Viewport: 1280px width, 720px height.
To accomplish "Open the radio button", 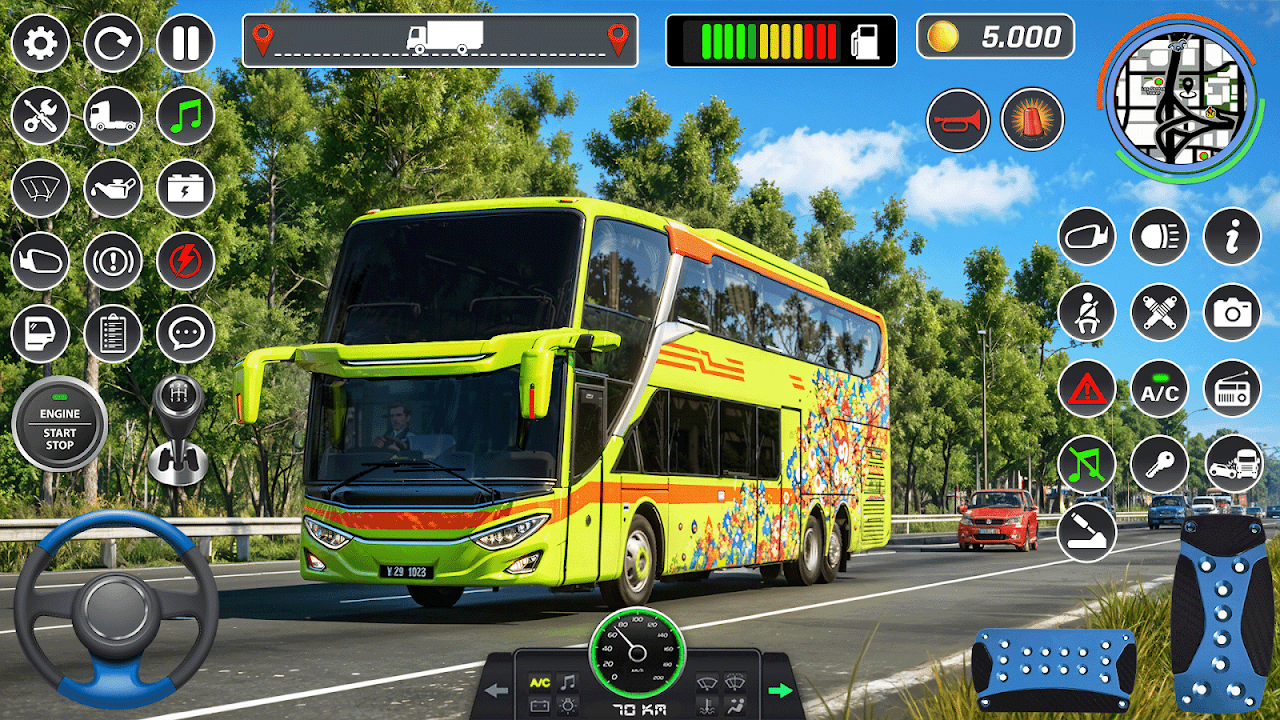I will [1232, 388].
